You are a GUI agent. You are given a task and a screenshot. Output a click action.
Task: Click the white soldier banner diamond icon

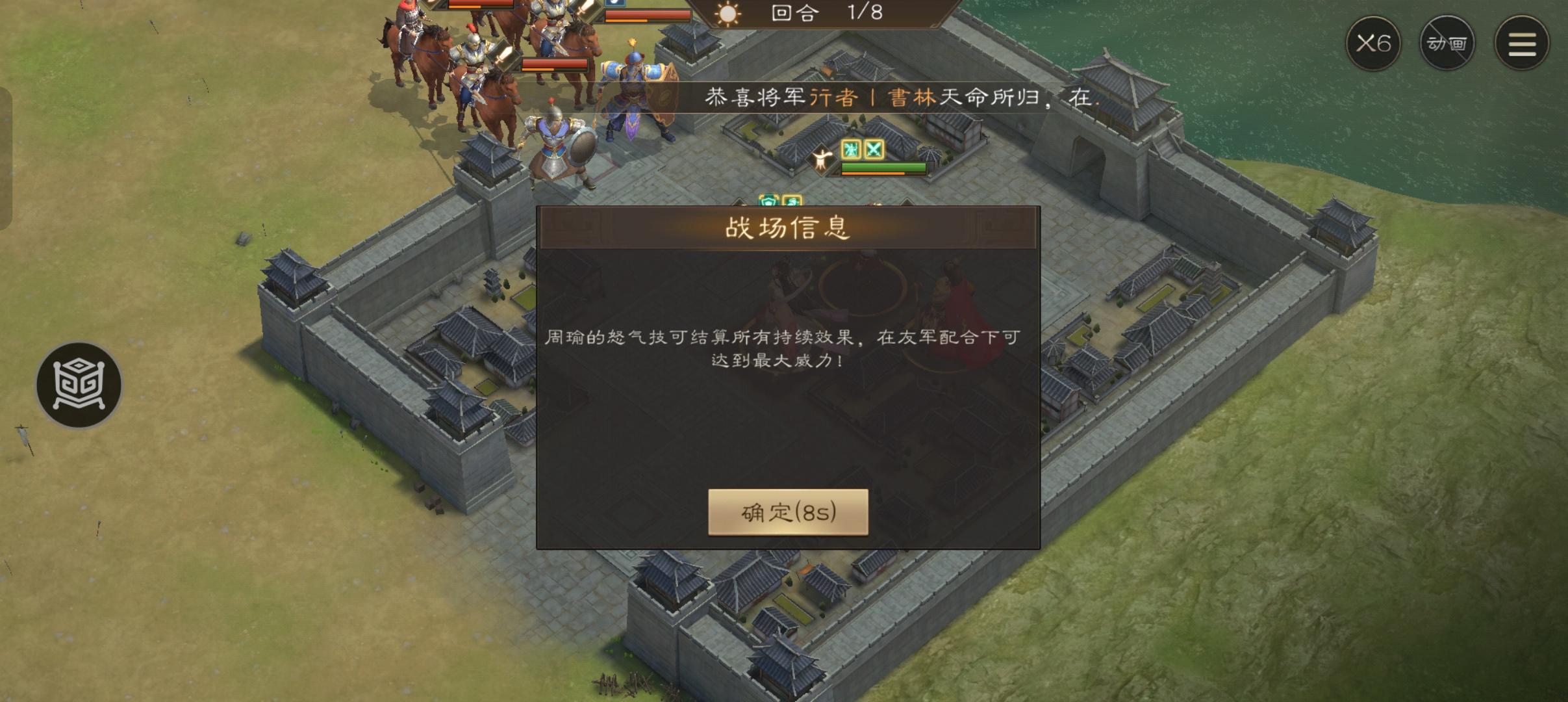coord(822,159)
